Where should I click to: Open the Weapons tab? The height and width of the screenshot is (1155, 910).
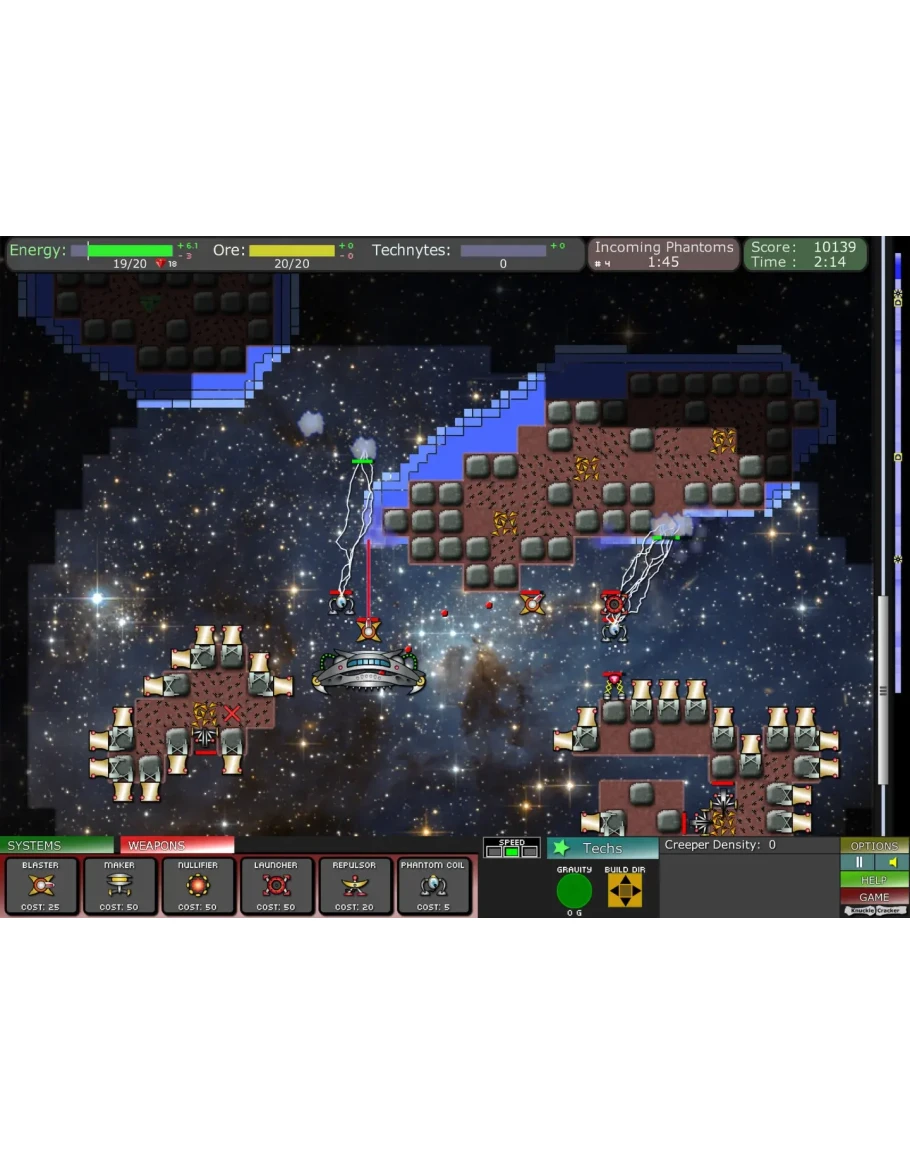(x=176, y=846)
